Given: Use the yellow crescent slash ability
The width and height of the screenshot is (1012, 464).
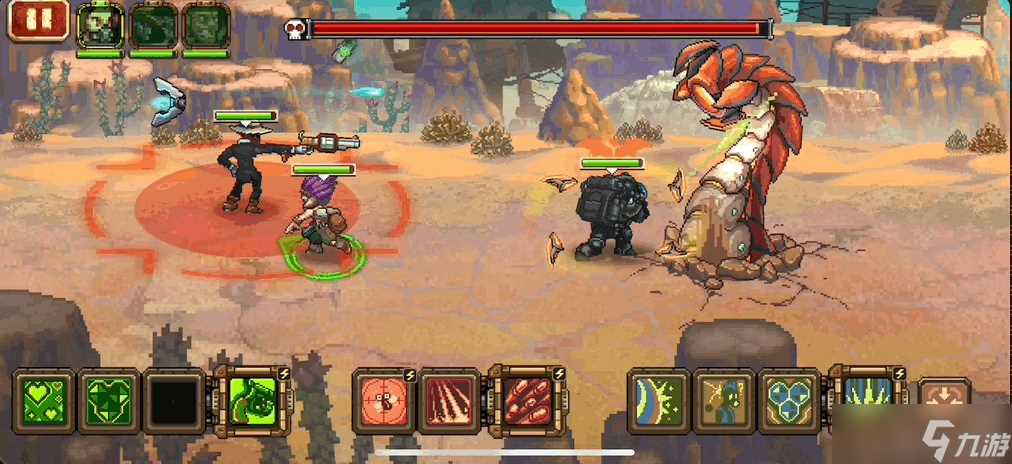Looking at the screenshot, I should pos(658,402).
